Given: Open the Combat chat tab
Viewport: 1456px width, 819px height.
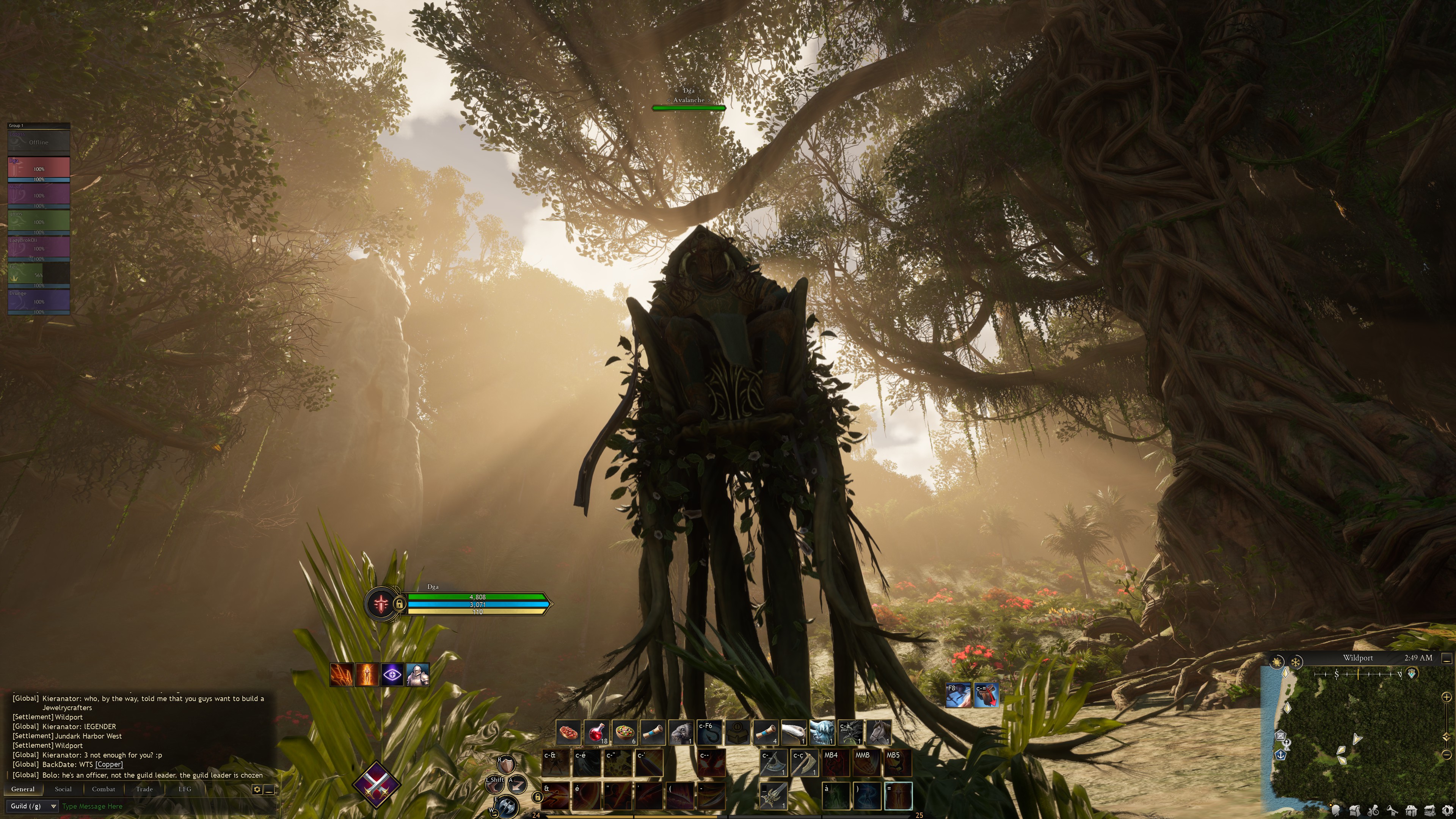Looking at the screenshot, I should 104,789.
